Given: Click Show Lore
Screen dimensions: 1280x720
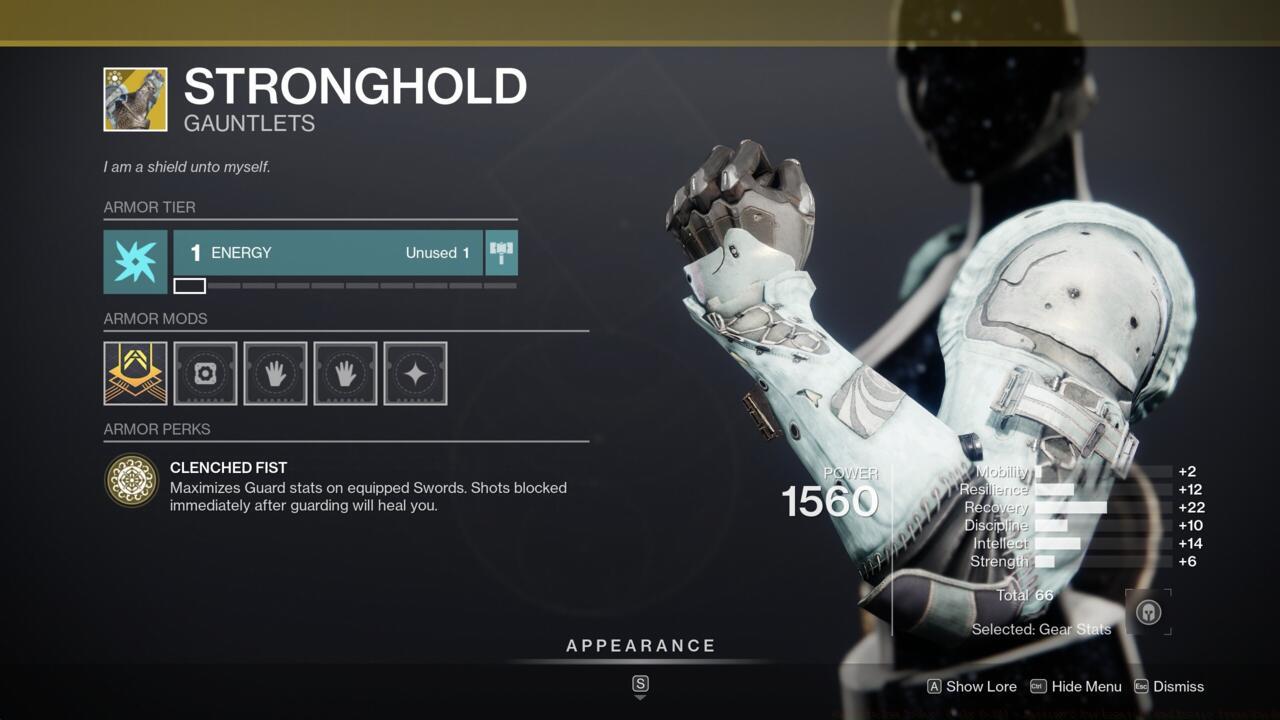Looking at the screenshot, I should coord(982,687).
